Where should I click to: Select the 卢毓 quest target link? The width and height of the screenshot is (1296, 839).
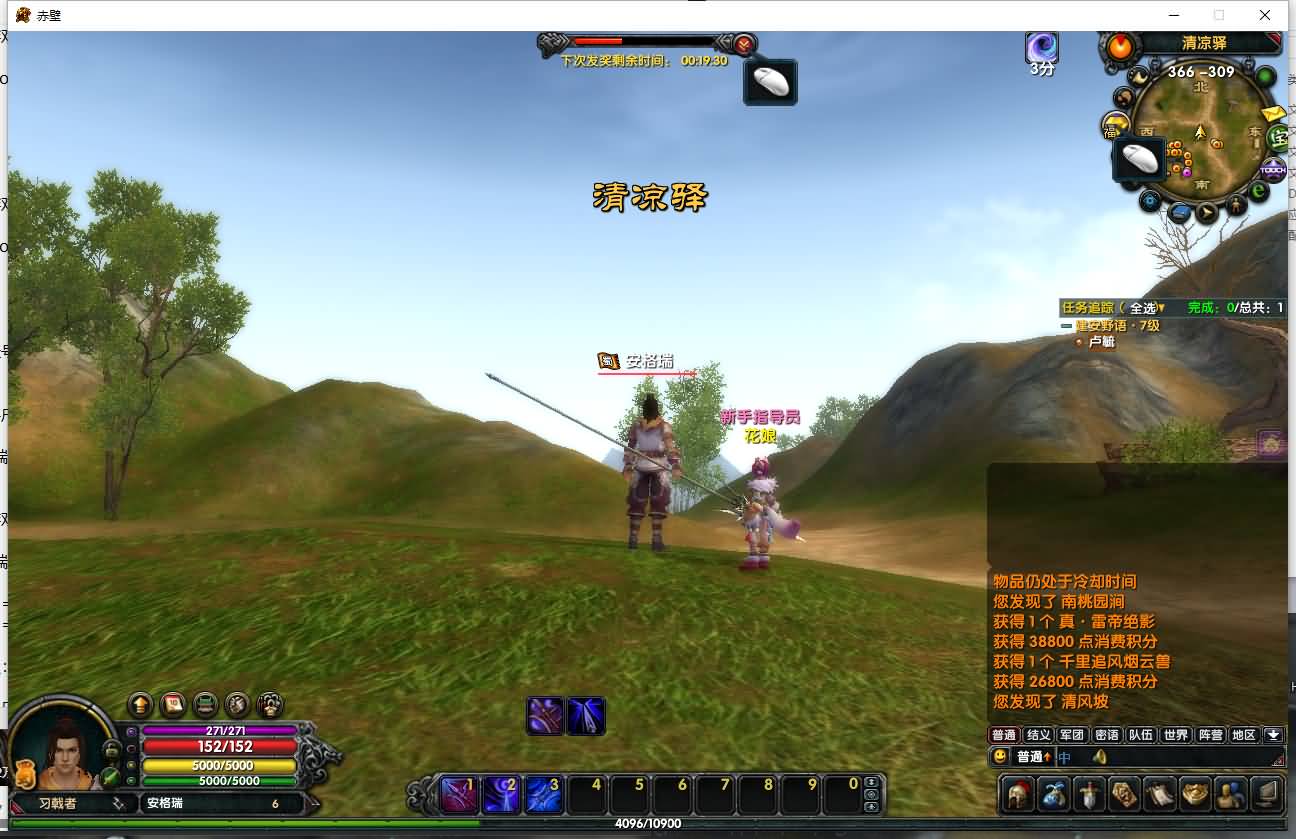click(x=1101, y=342)
